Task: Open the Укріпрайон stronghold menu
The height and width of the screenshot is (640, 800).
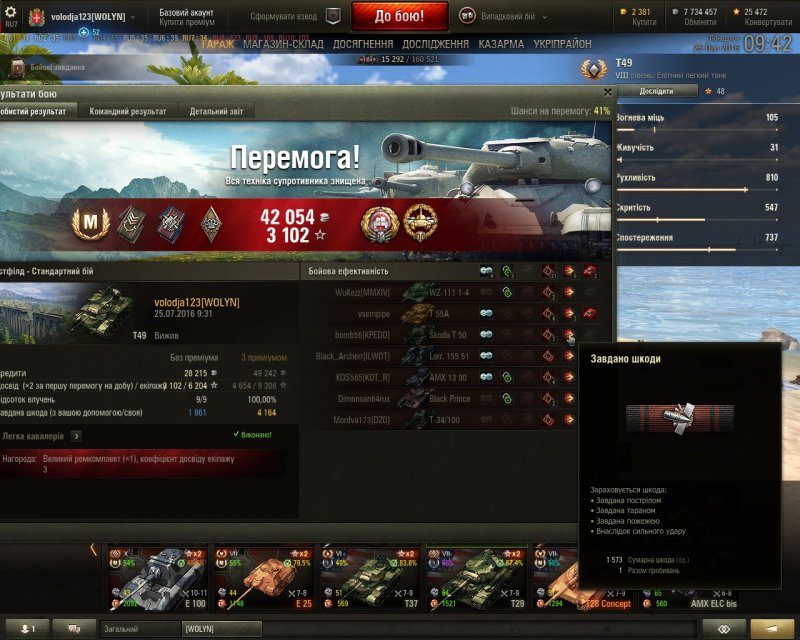Action: pos(561,44)
